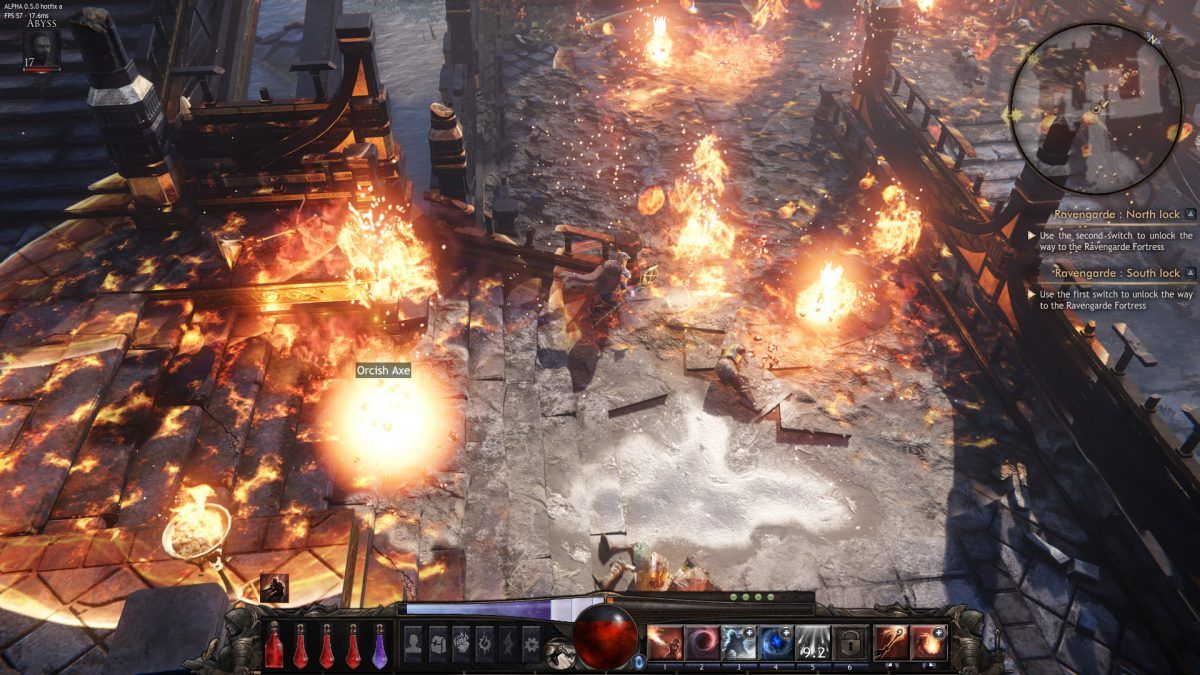
Task: Open the fist skills menu icon
Action: [x=461, y=643]
